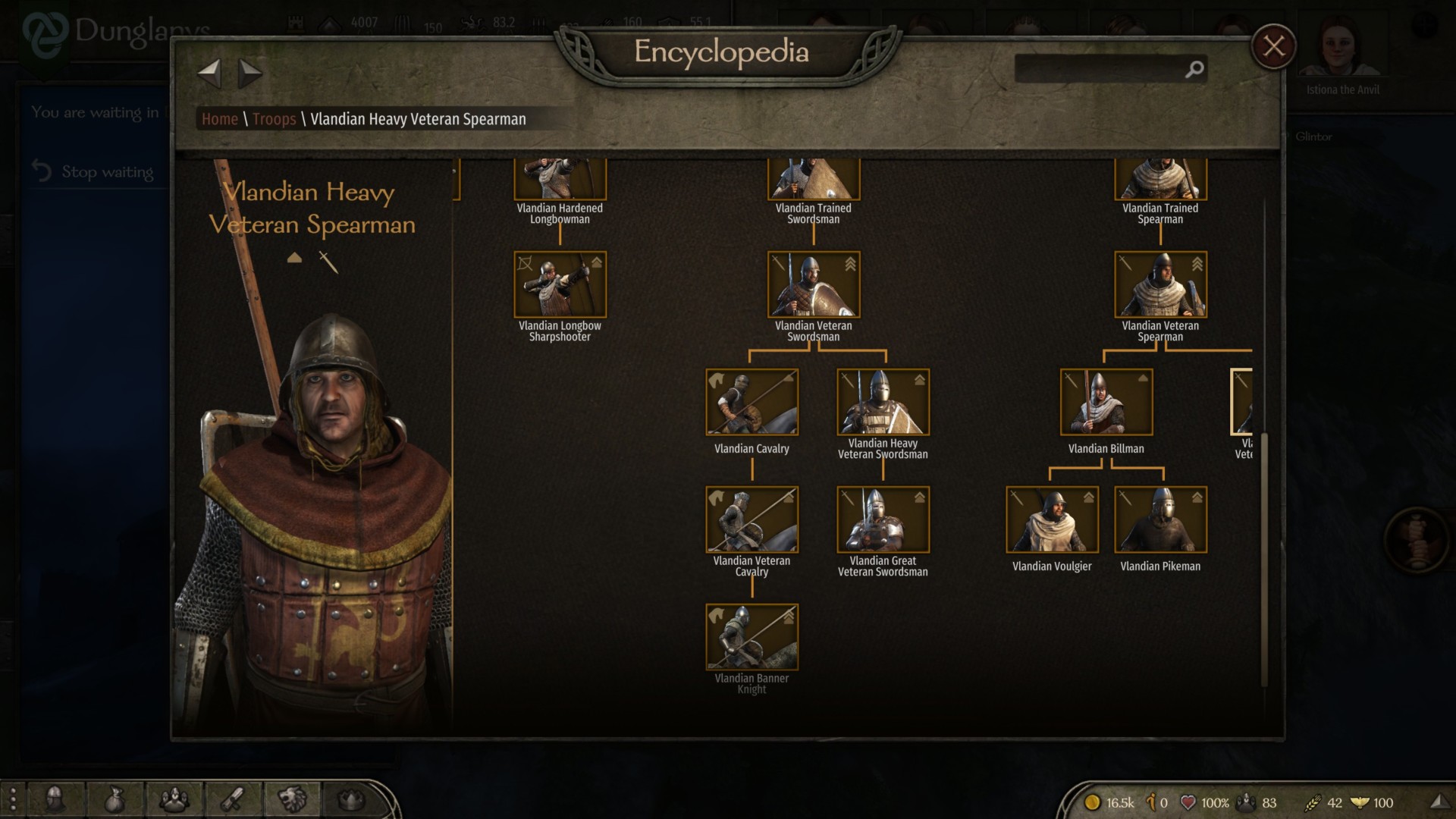
Task: Navigate back with the left arrow
Action: pyautogui.click(x=209, y=74)
